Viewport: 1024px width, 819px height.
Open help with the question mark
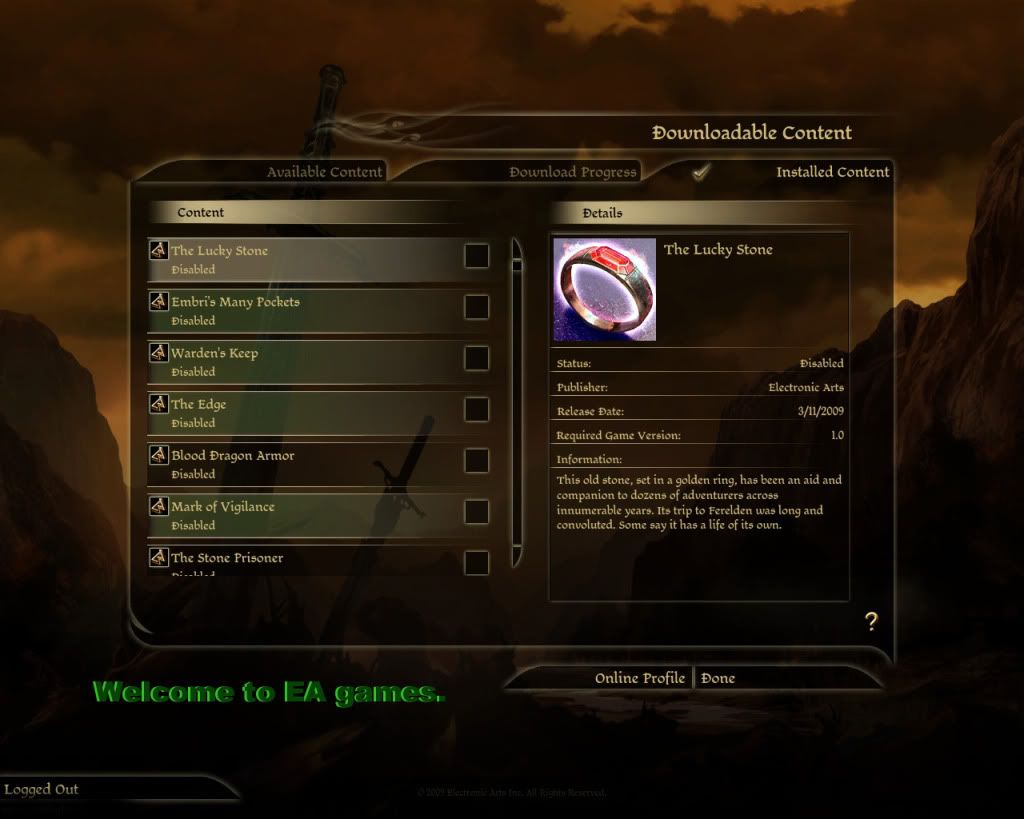click(871, 622)
